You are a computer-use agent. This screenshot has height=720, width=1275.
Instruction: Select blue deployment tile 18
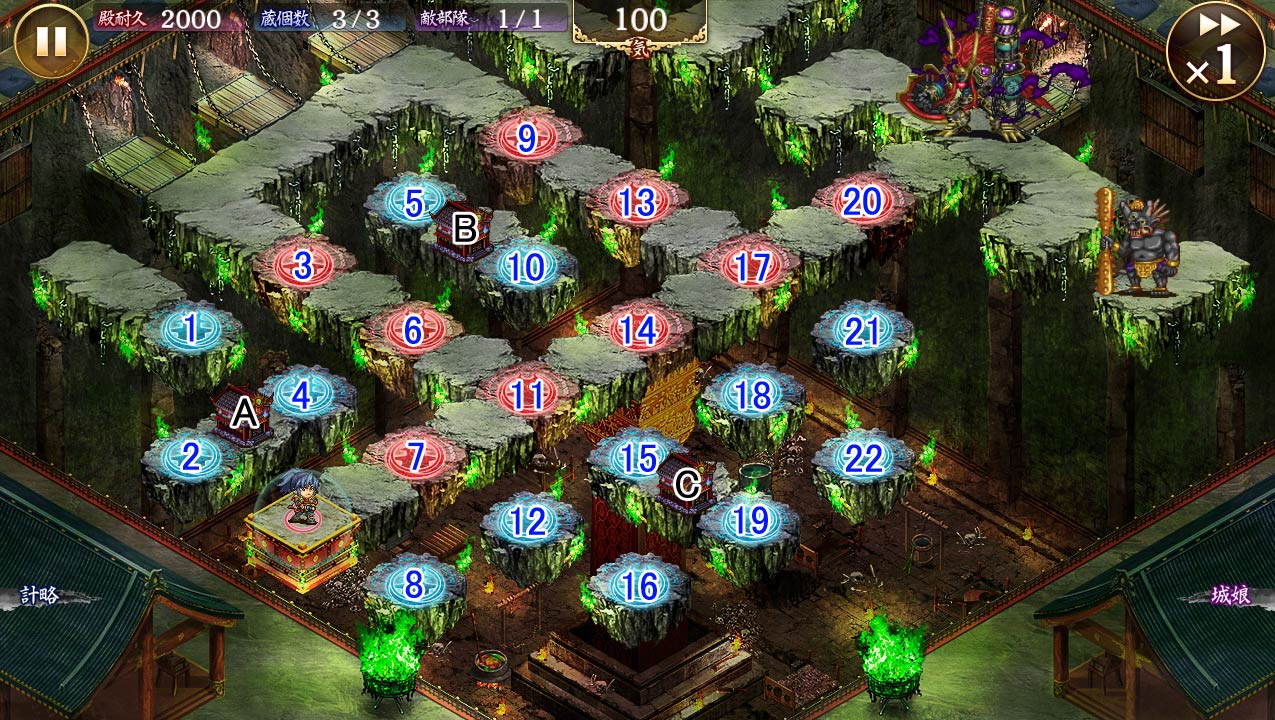pos(752,395)
